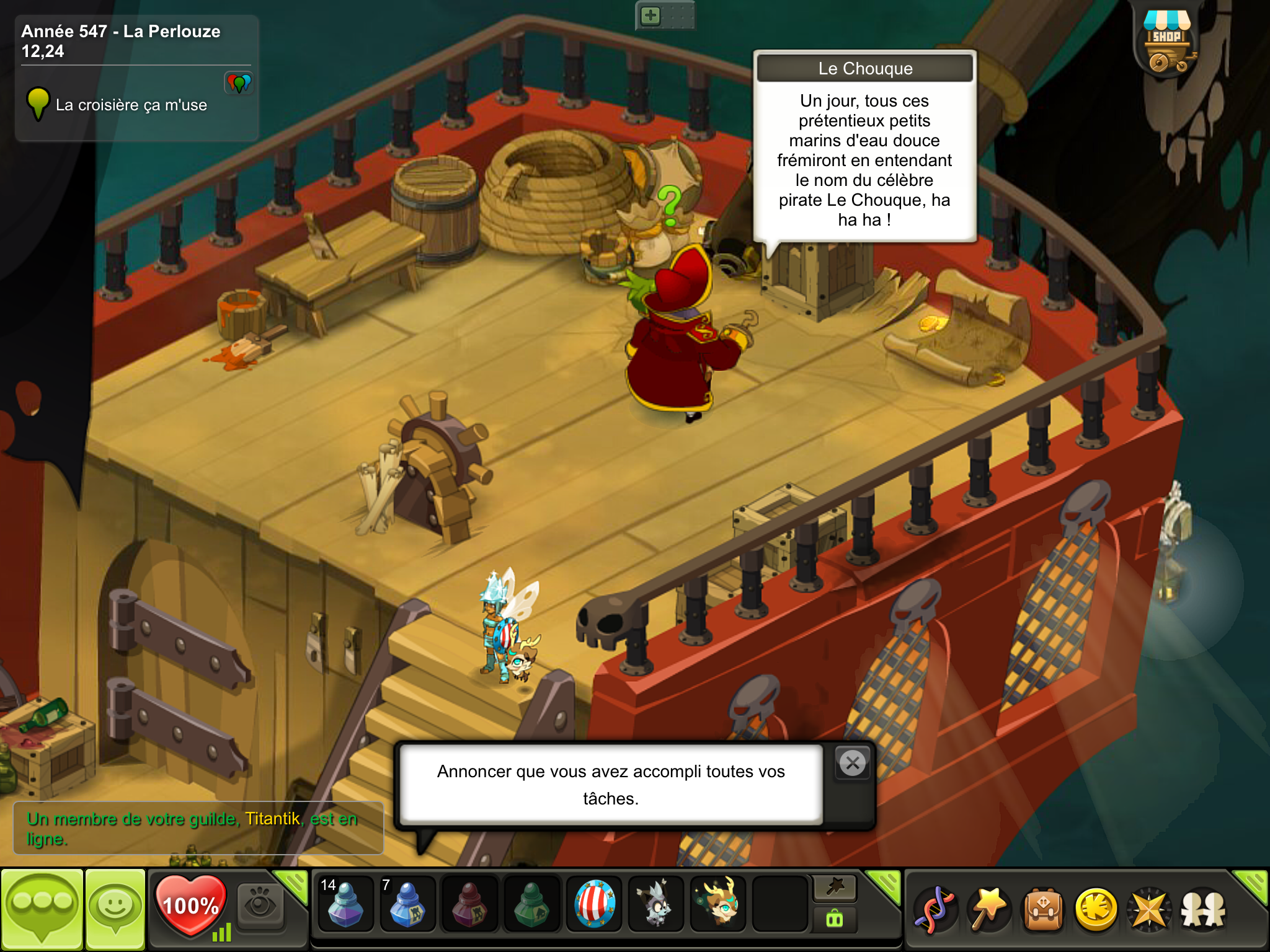
Task: Open the characteristics menu with the DNA icon
Action: 935,910
